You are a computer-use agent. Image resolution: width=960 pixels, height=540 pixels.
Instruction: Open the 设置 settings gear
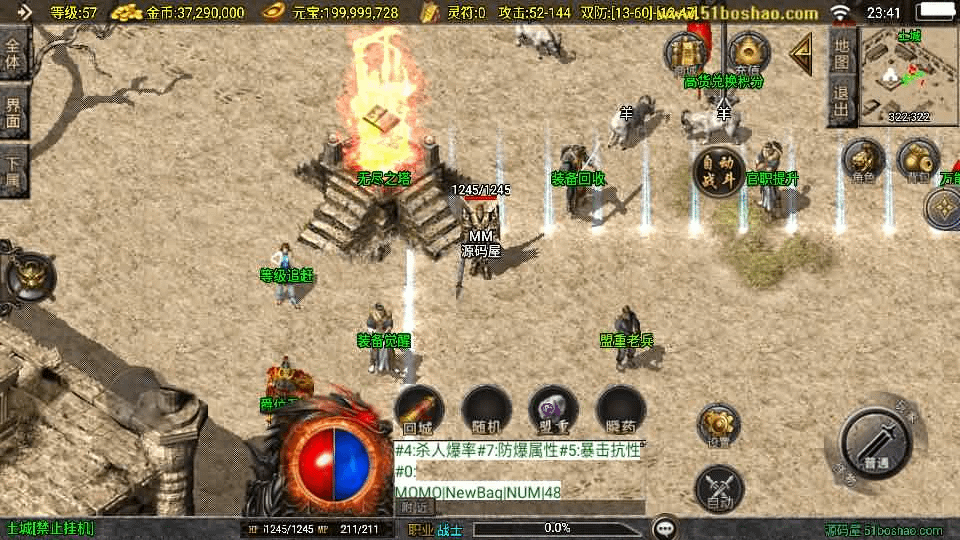718,427
